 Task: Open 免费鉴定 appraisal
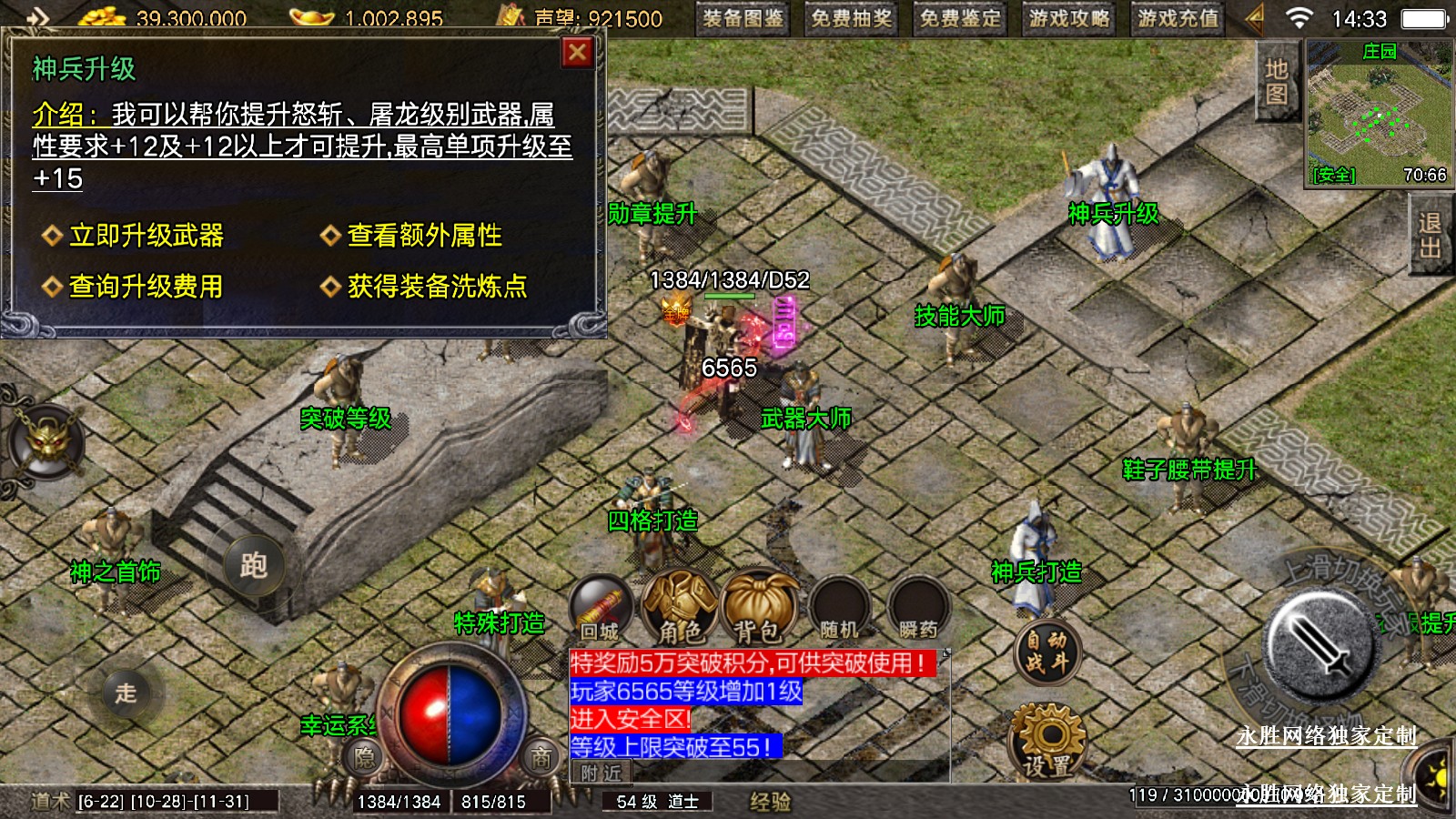(960, 18)
